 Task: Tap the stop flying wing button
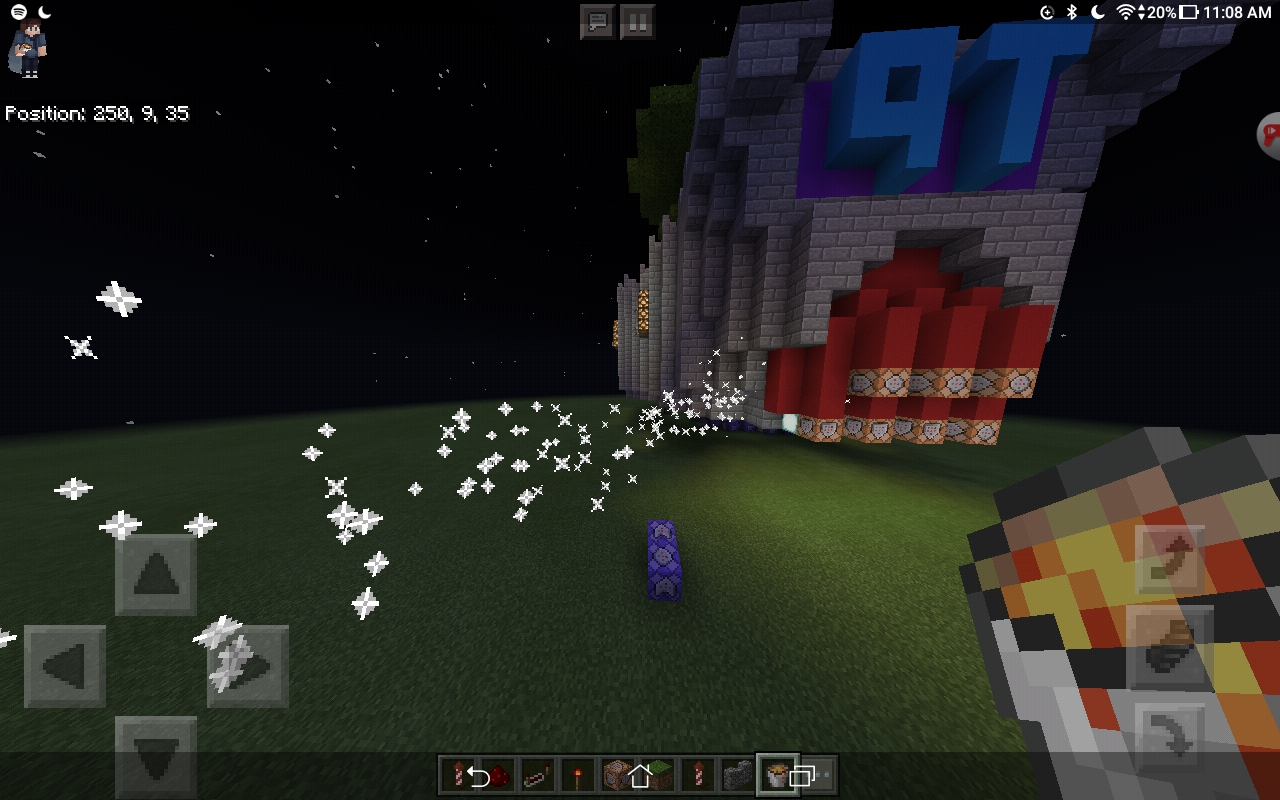tap(1169, 649)
